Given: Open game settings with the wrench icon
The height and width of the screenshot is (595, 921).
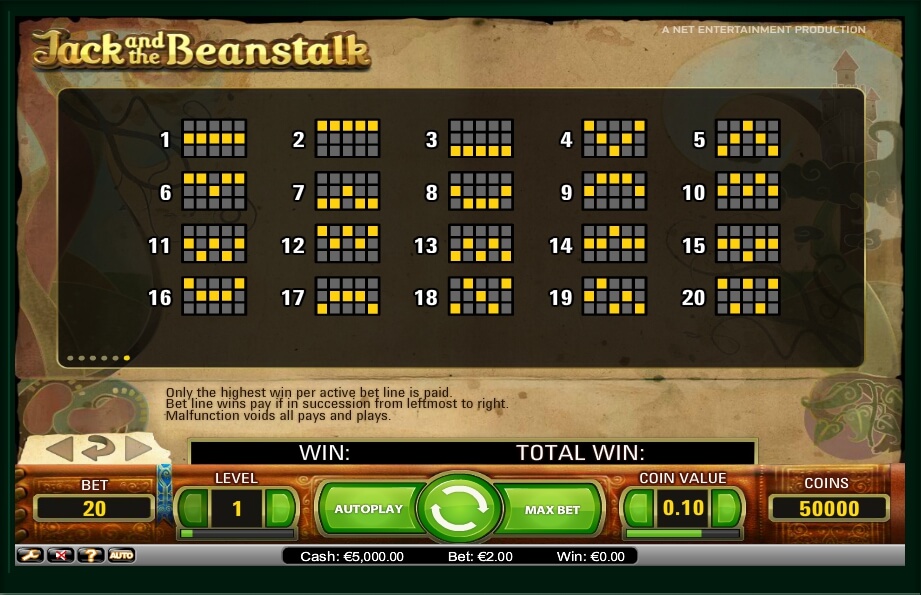Looking at the screenshot, I should [x=29, y=555].
